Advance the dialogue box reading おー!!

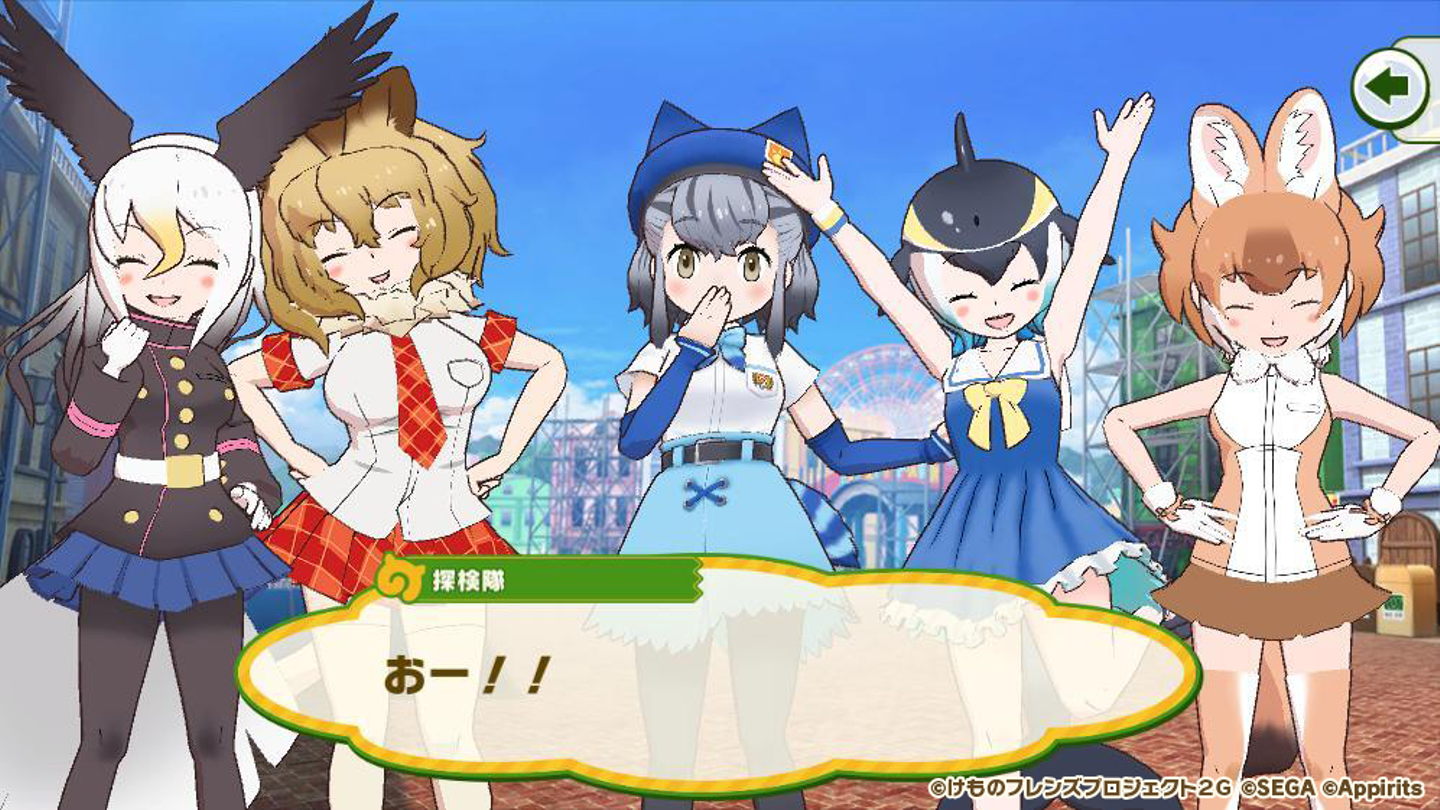coord(717,680)
